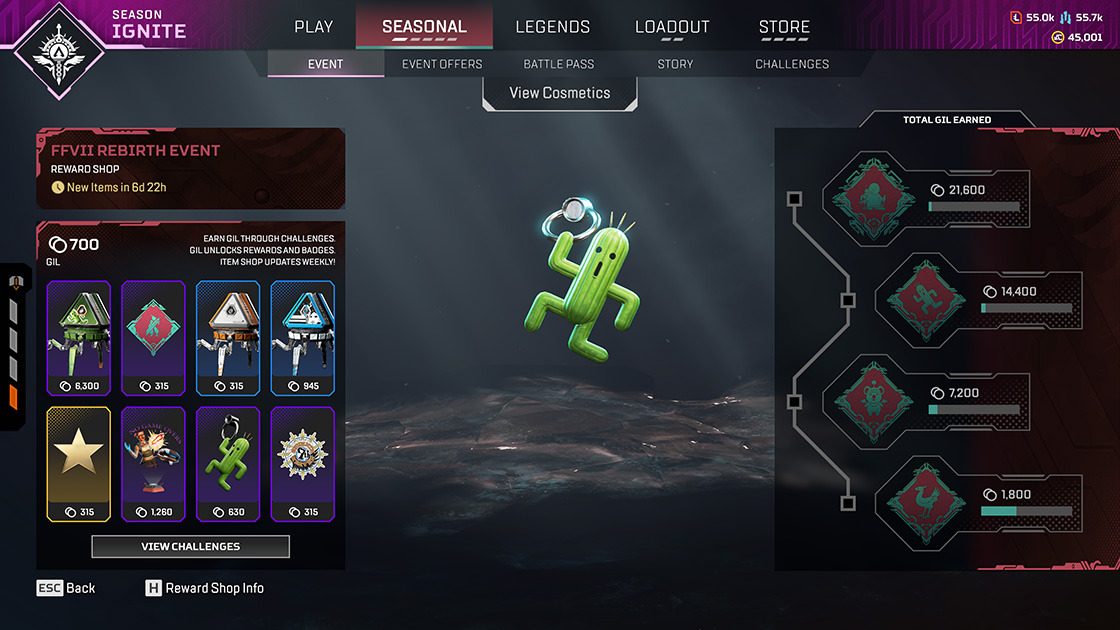Choose the holospray item for 1,260 Gil

coord(153,464)
